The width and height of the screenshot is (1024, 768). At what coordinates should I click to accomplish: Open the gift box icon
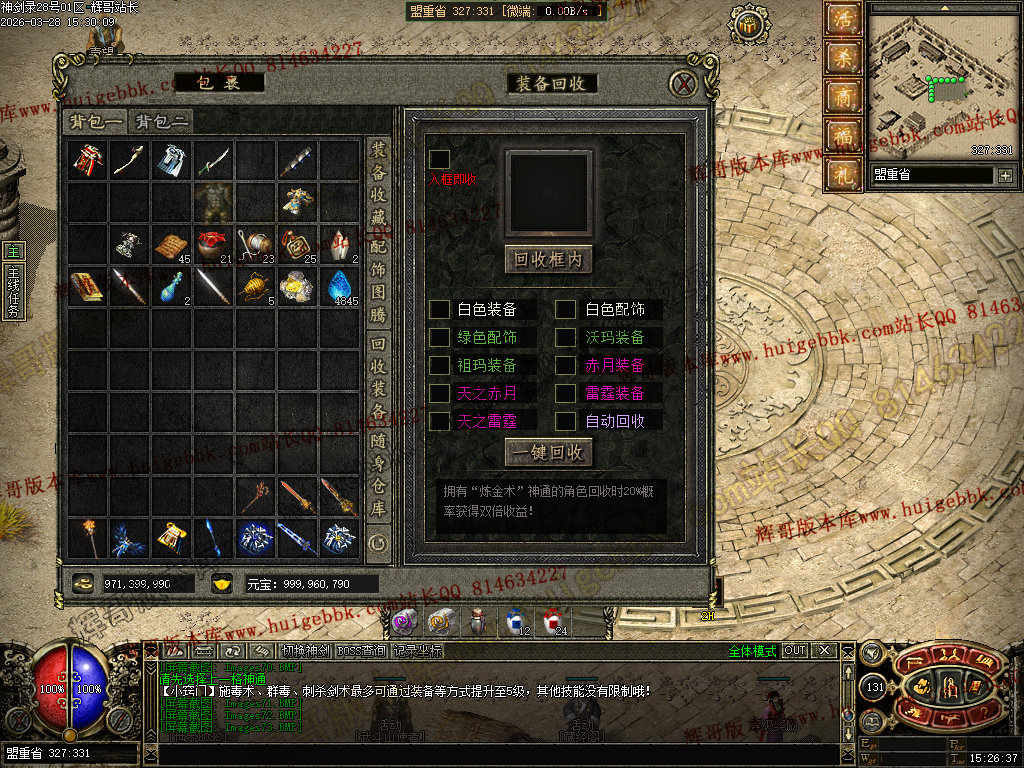(842, 174)
